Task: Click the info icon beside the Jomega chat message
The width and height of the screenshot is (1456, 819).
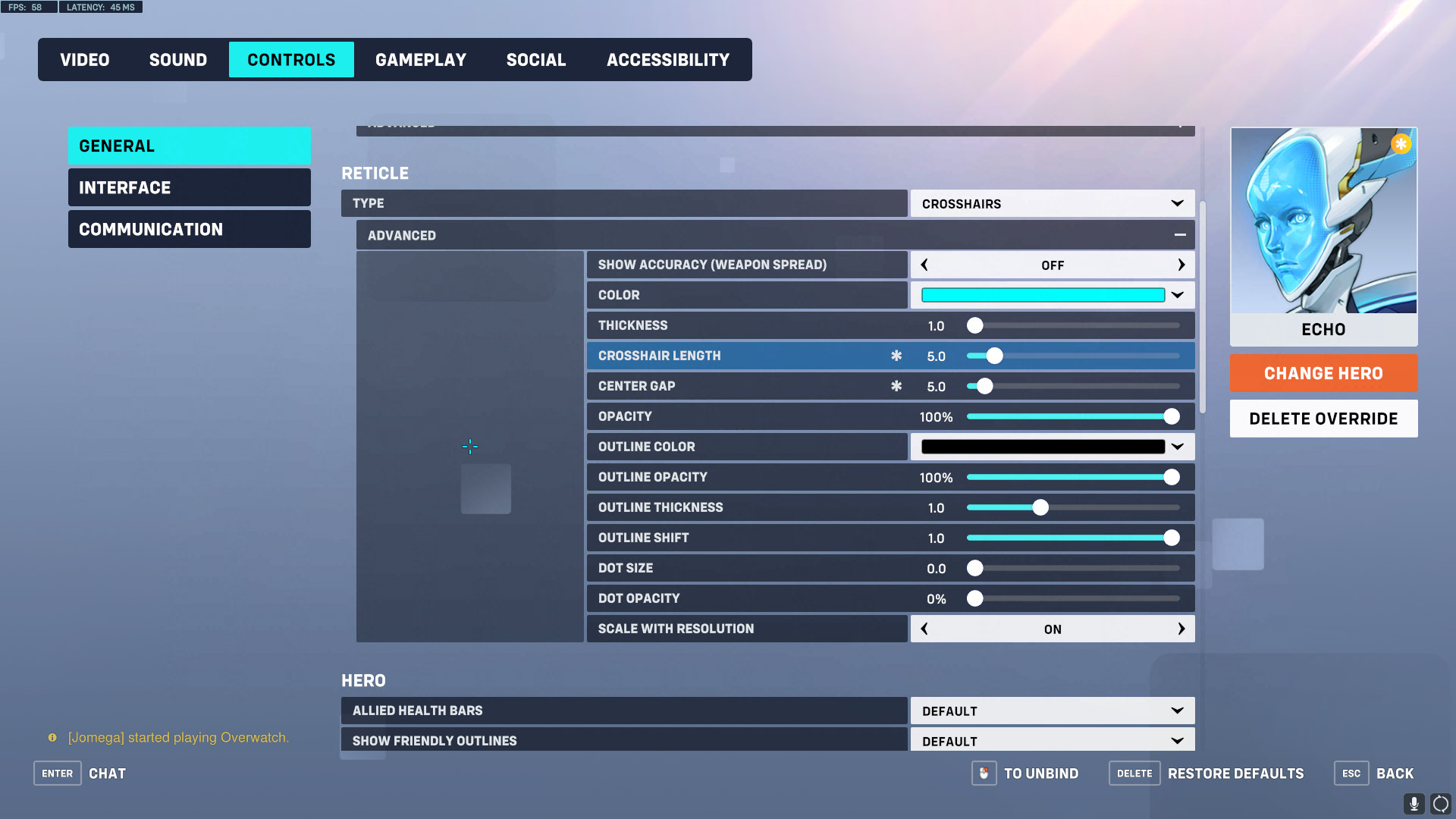Action: [51, 737]
